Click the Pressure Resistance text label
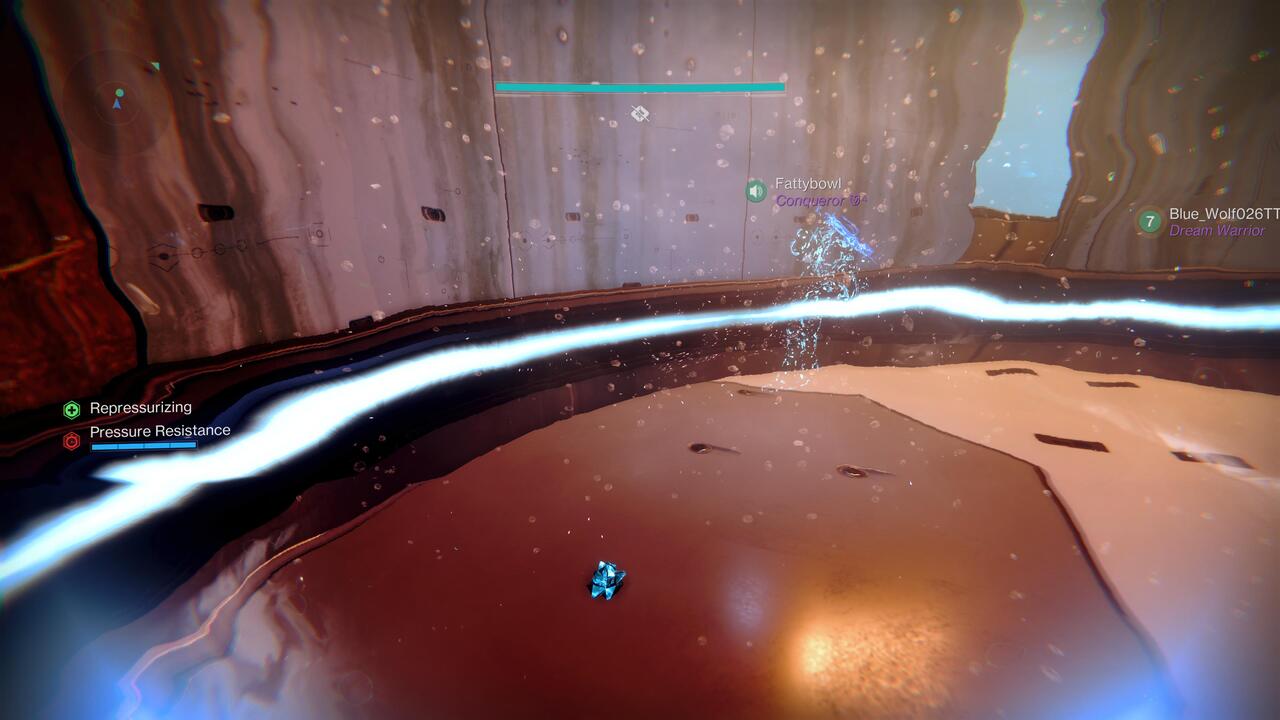Image resolution: width=1280 pixels, height=720 pixels. click(x=159, y=430)
